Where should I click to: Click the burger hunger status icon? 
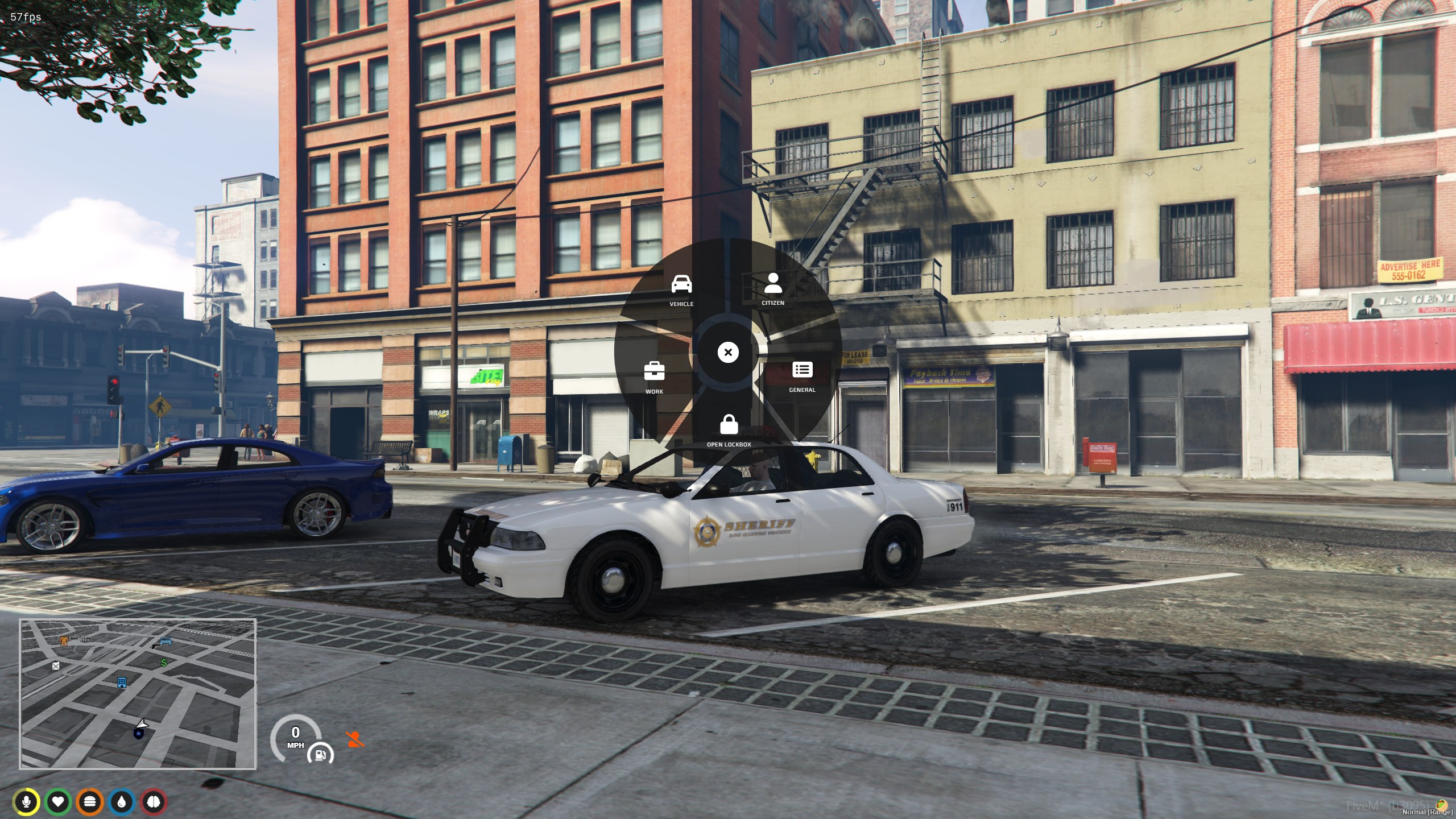(90, 803)
